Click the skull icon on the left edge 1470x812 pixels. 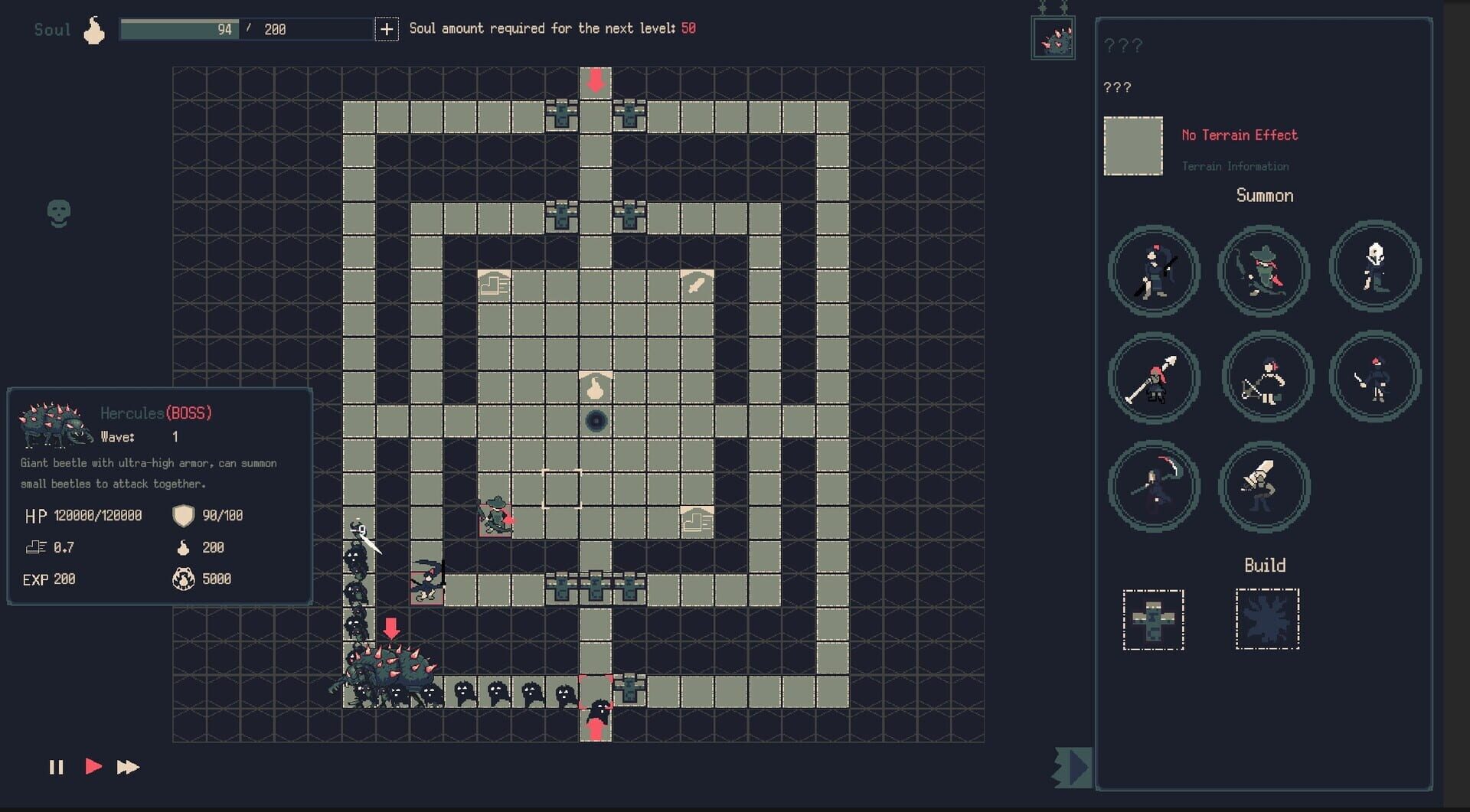coord(57,214)
